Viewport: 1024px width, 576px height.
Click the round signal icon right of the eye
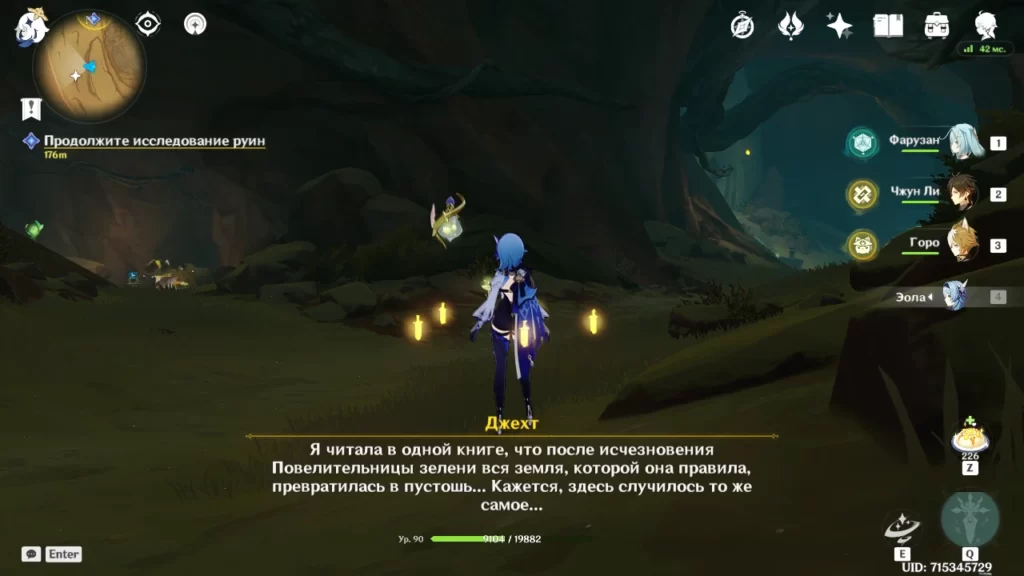196,23
